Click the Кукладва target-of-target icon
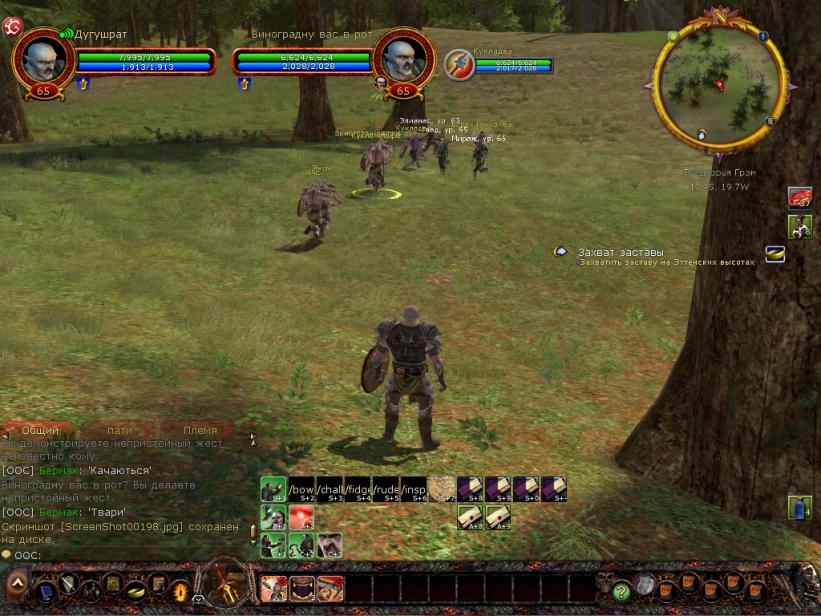The height and width of the screenshot is (616, 821). pyautogui.click(x=458, y=63)
